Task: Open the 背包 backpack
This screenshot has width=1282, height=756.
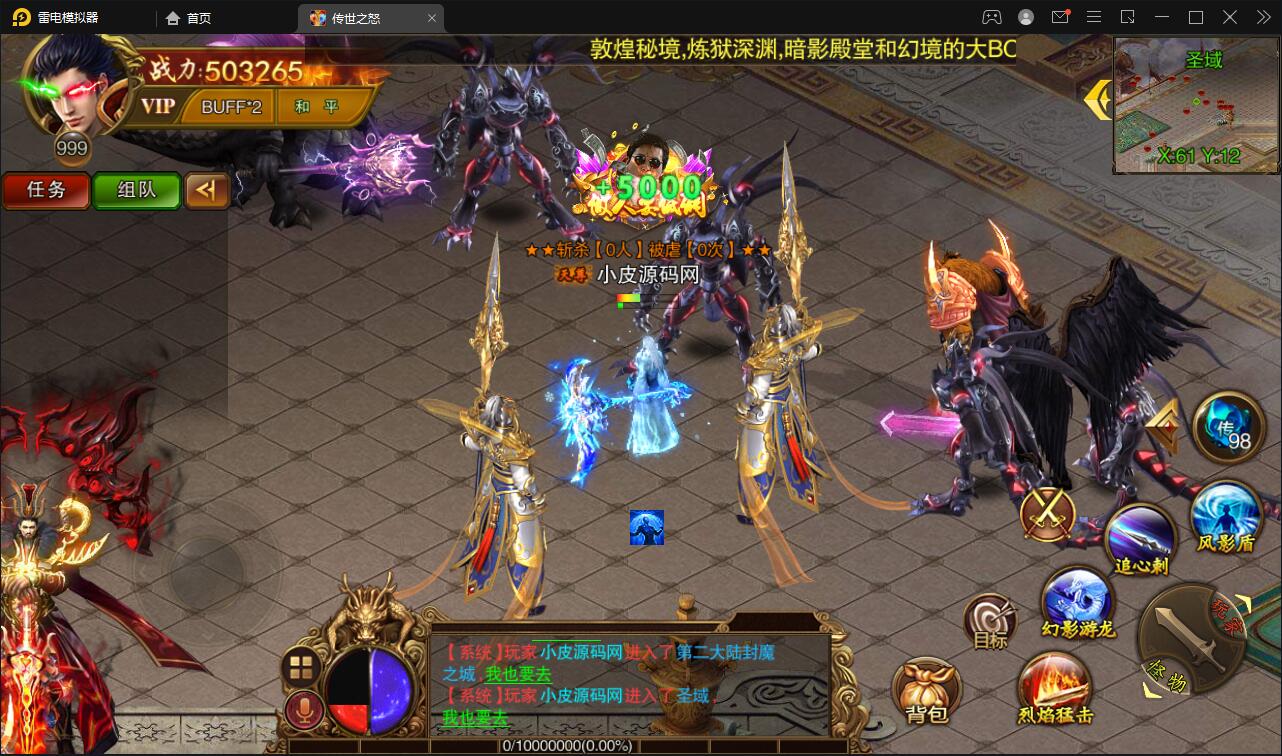Action: click(925, 688)
